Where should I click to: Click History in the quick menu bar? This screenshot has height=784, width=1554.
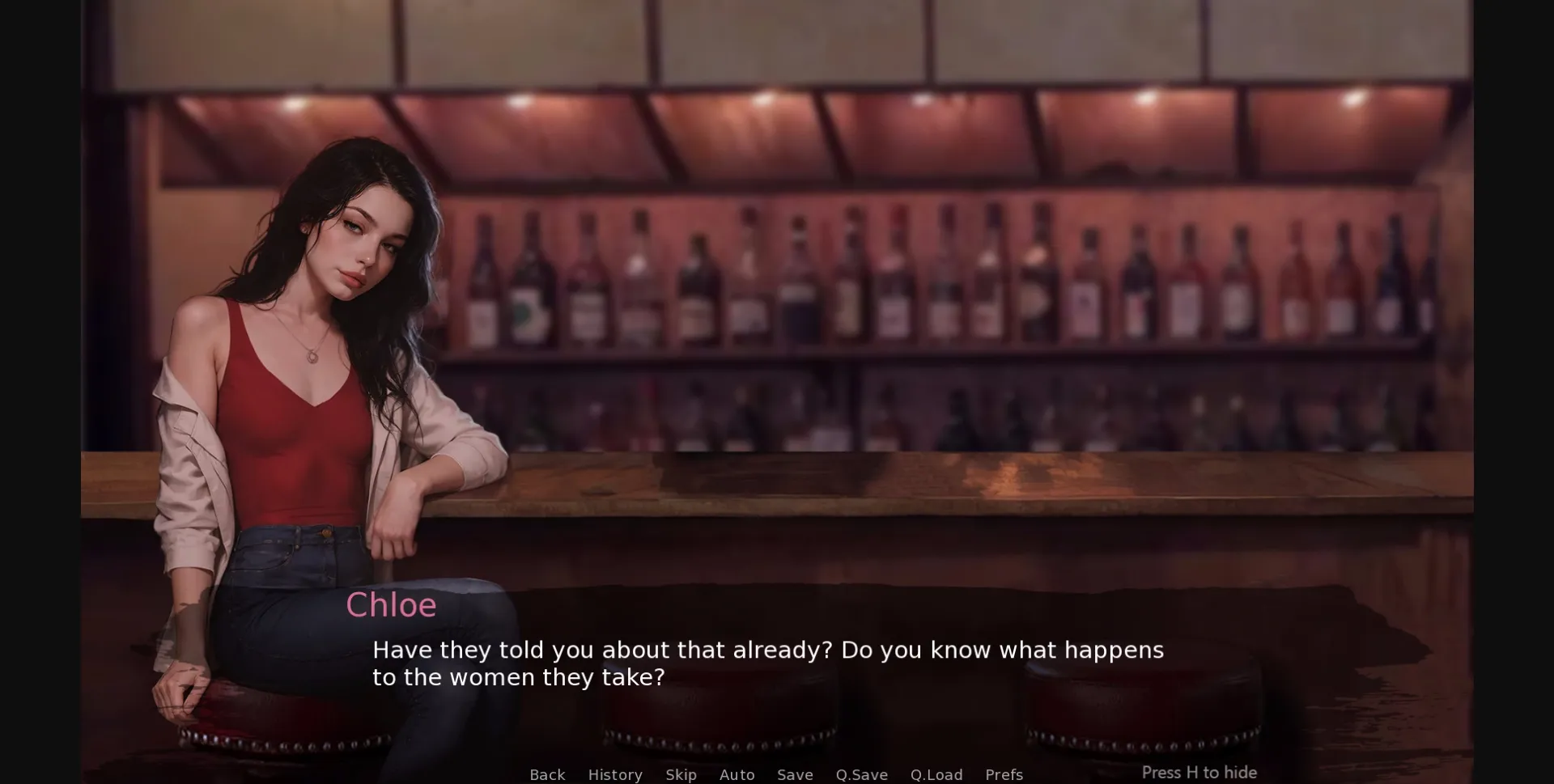pyautogui.click(x=615, y=774)
